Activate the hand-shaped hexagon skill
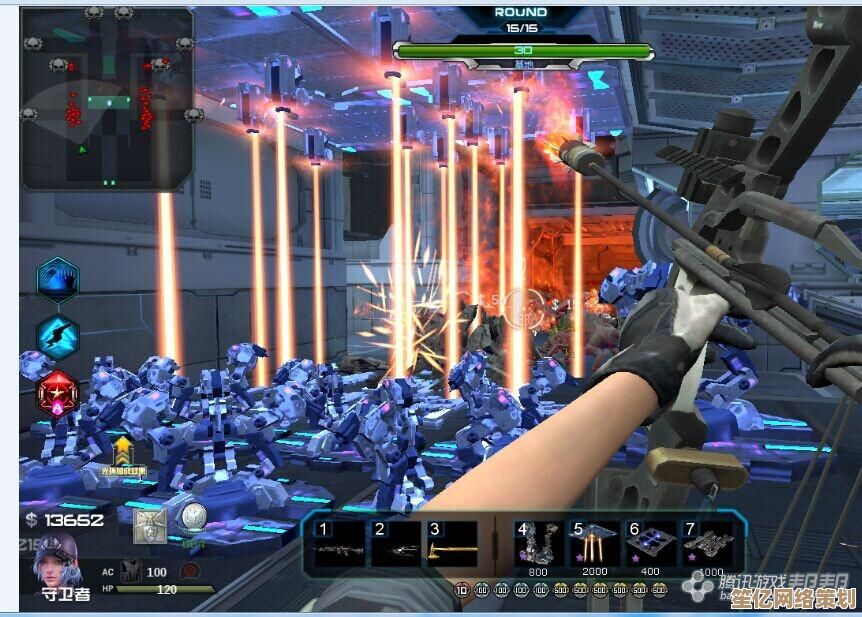 coord(58,279)
